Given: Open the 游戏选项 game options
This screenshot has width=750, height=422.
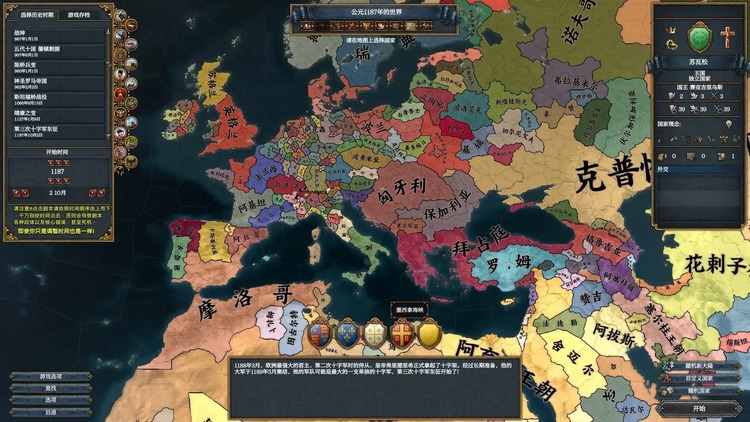Looking at the screenshot, I should [x=50, y=376].
